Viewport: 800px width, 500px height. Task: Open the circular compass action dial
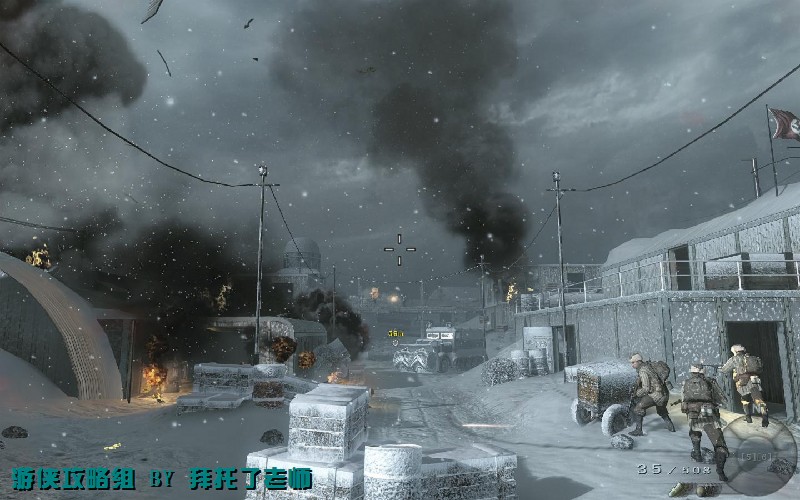click(760, 456)
